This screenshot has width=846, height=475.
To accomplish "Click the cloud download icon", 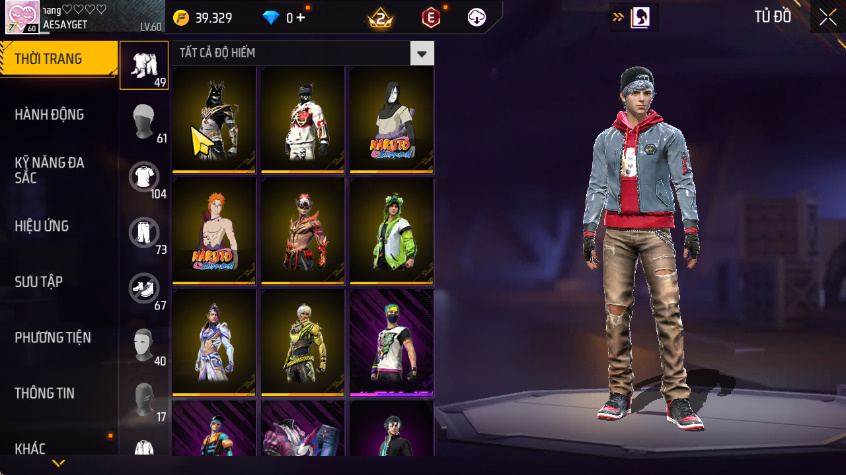I will [x=478, y=17].
